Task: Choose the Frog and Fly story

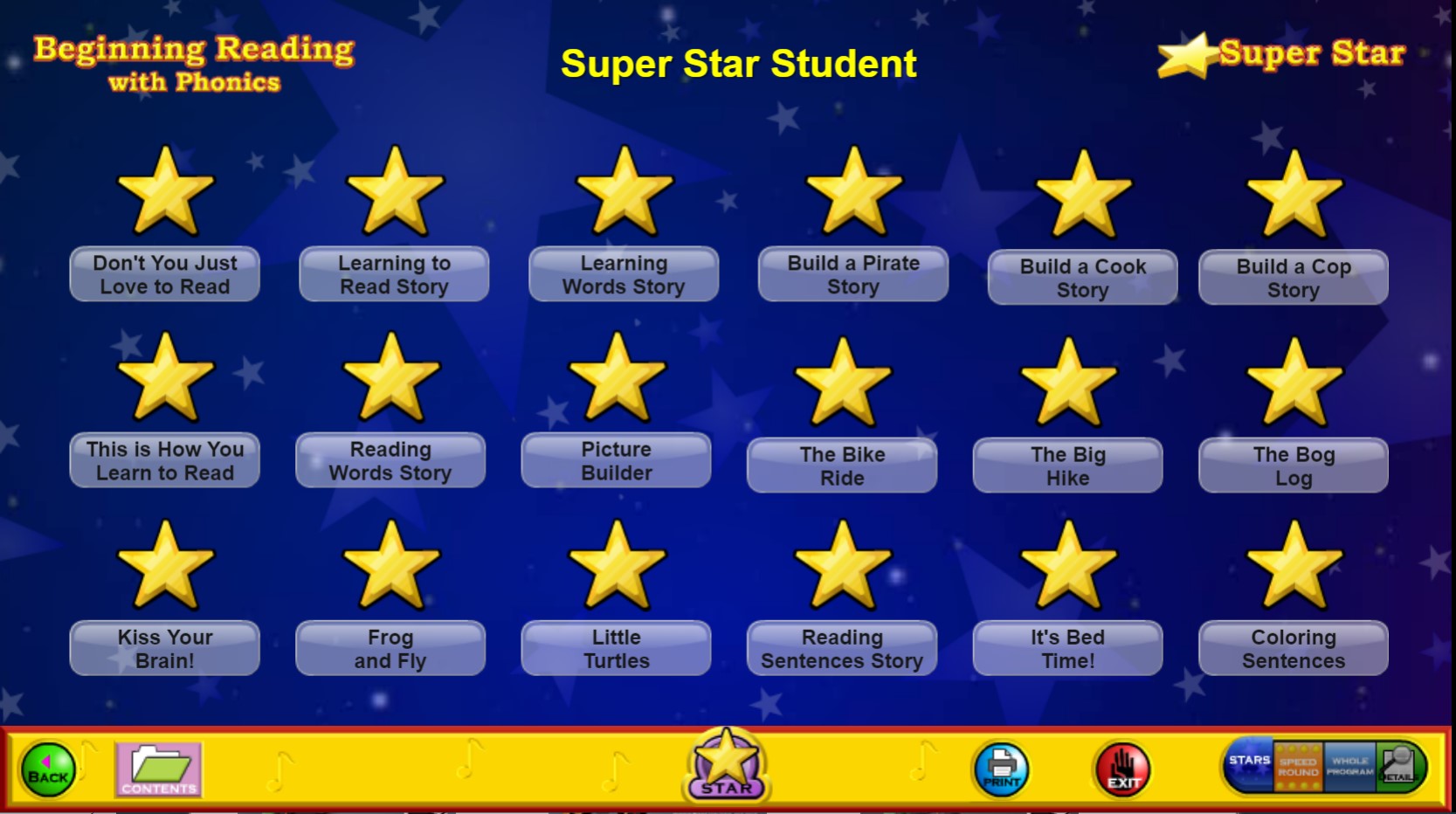Action: [x=390, y=648]
